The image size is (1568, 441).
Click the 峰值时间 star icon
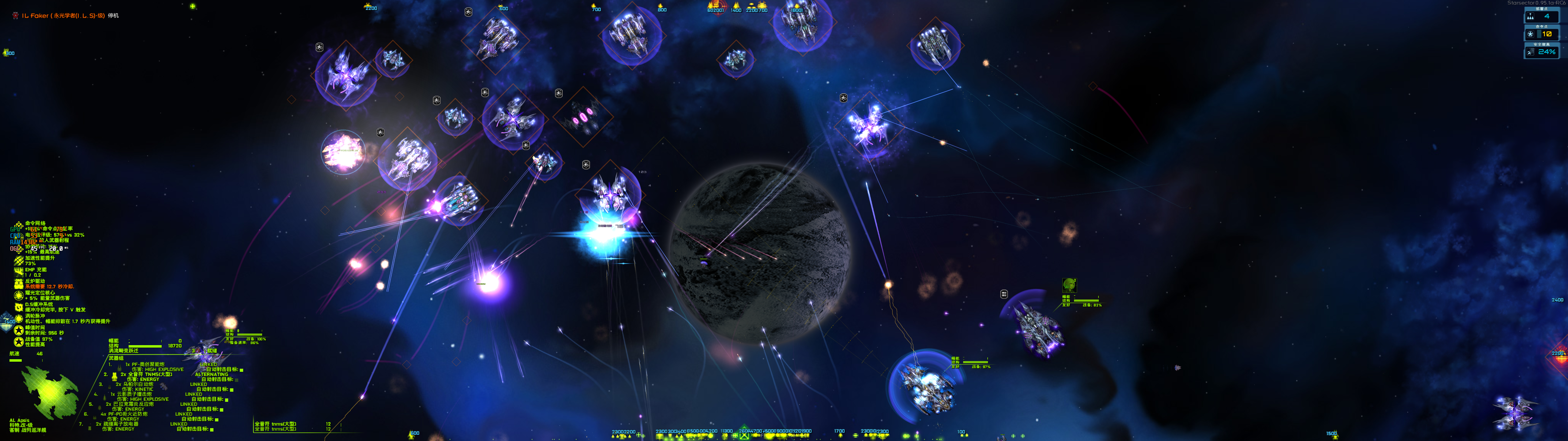(x=19, y=330)
